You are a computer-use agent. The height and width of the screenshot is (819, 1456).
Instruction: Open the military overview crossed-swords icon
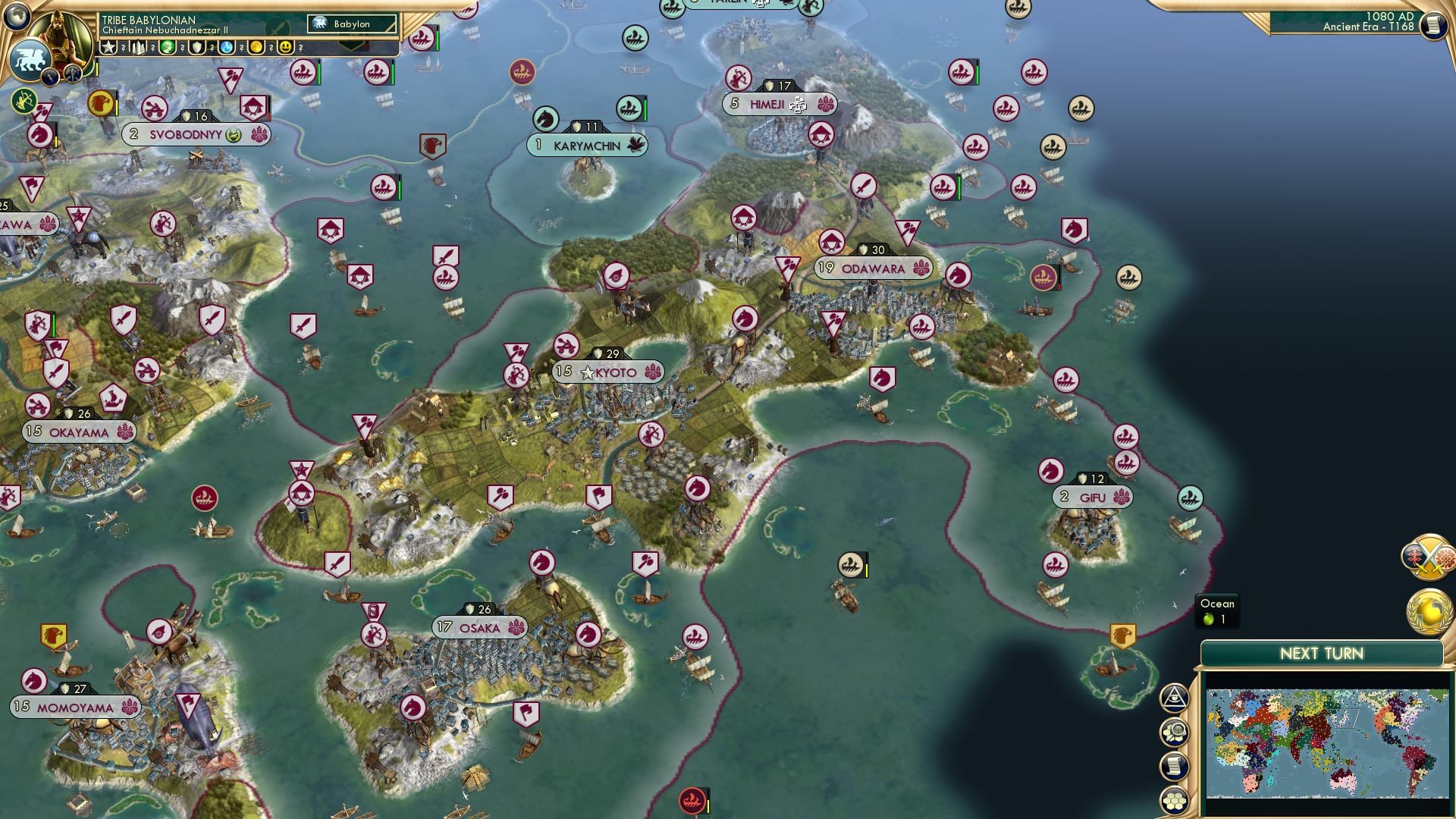click(1429, 557)
